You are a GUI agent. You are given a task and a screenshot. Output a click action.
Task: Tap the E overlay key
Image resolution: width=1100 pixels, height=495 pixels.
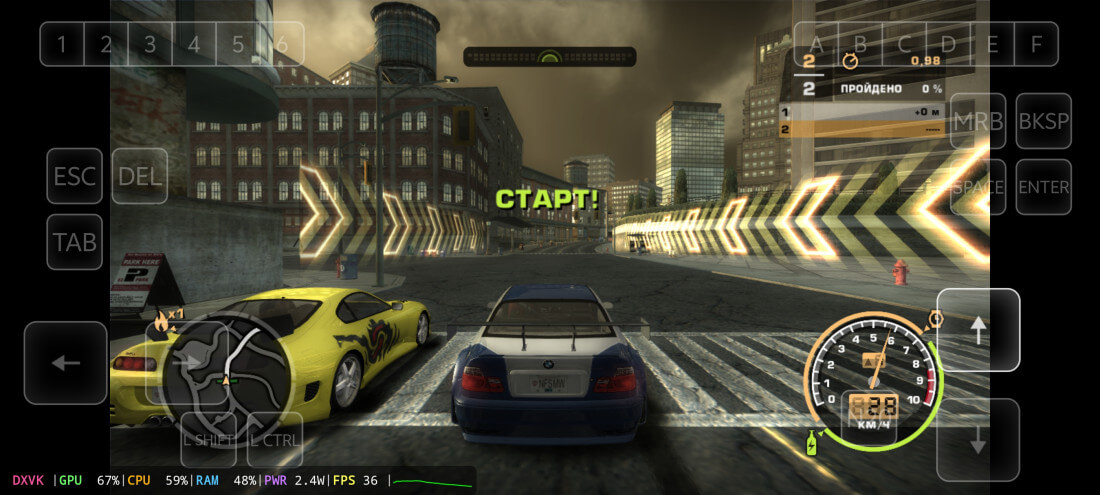992,44
